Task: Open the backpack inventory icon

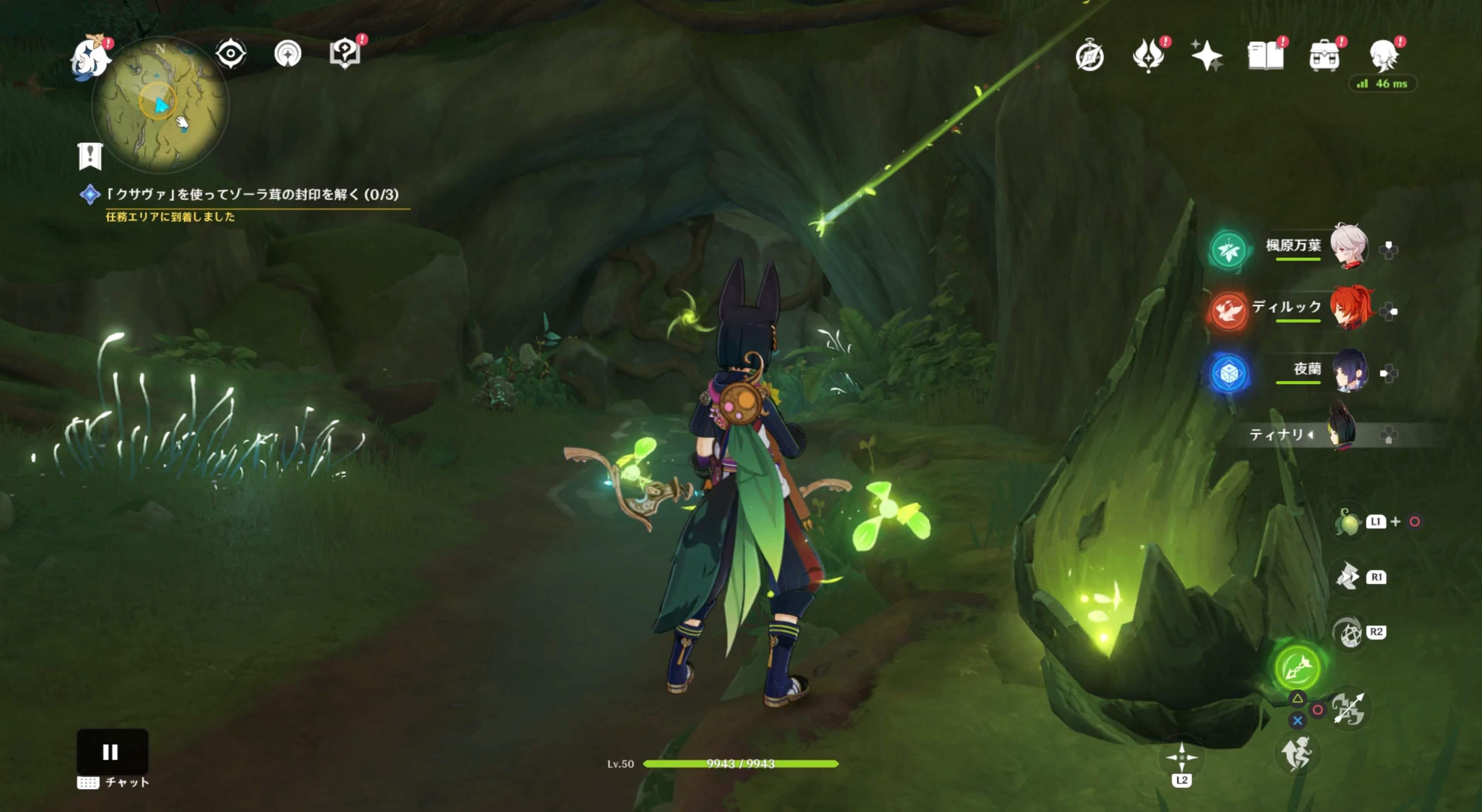Action: (1324, 56)
